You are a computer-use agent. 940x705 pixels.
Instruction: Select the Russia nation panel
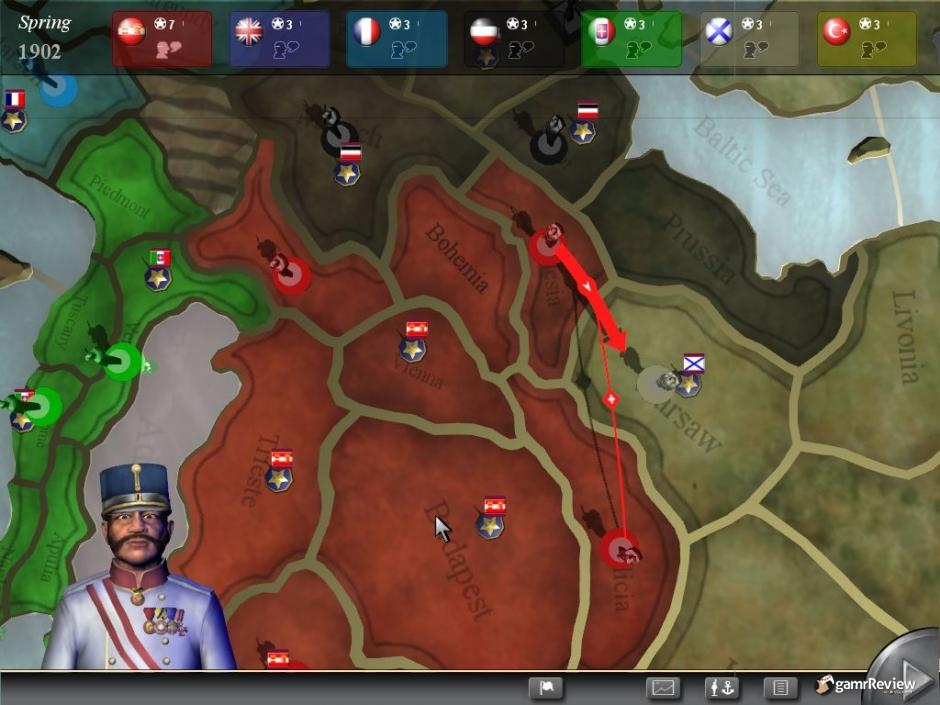749,39
